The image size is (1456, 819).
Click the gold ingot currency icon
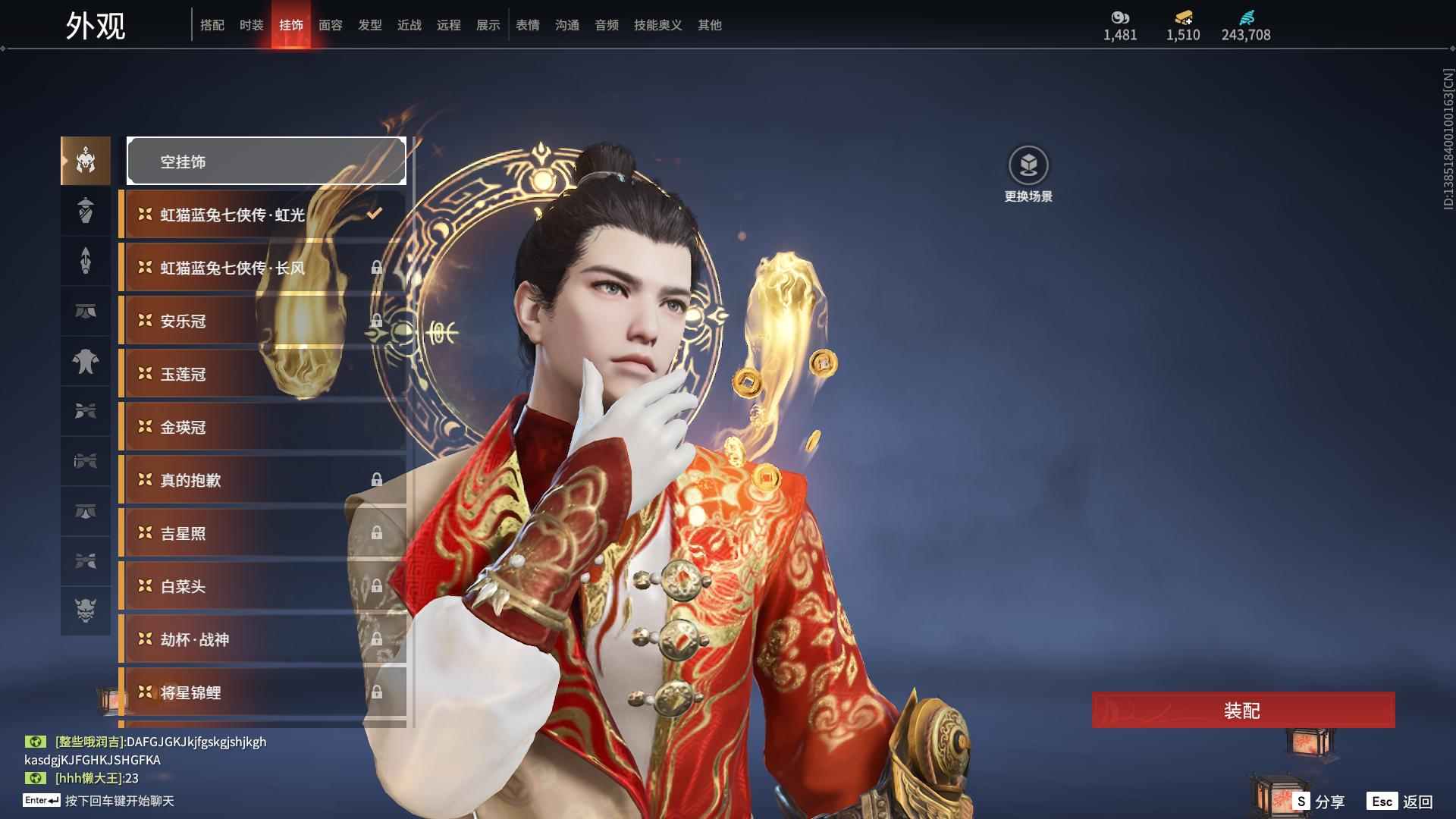click(1184, 17)
